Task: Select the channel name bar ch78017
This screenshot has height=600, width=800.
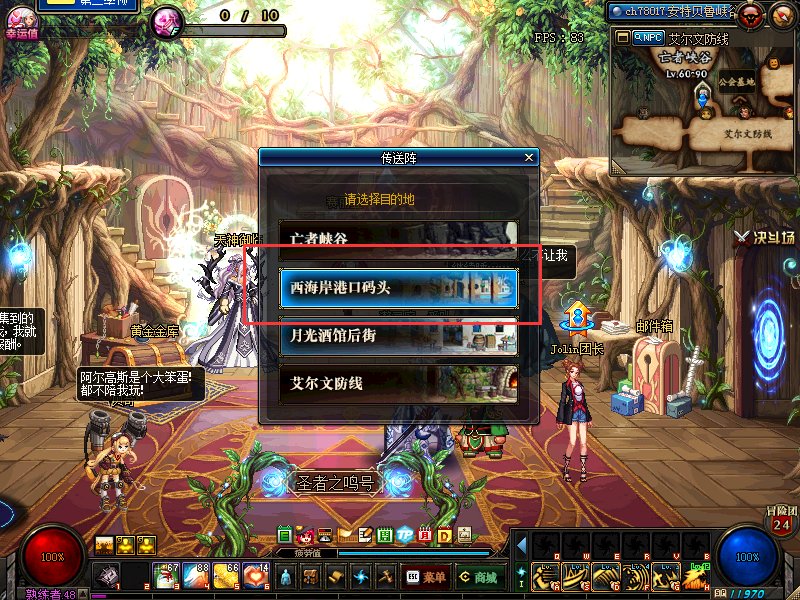Action: click(672, 11)
